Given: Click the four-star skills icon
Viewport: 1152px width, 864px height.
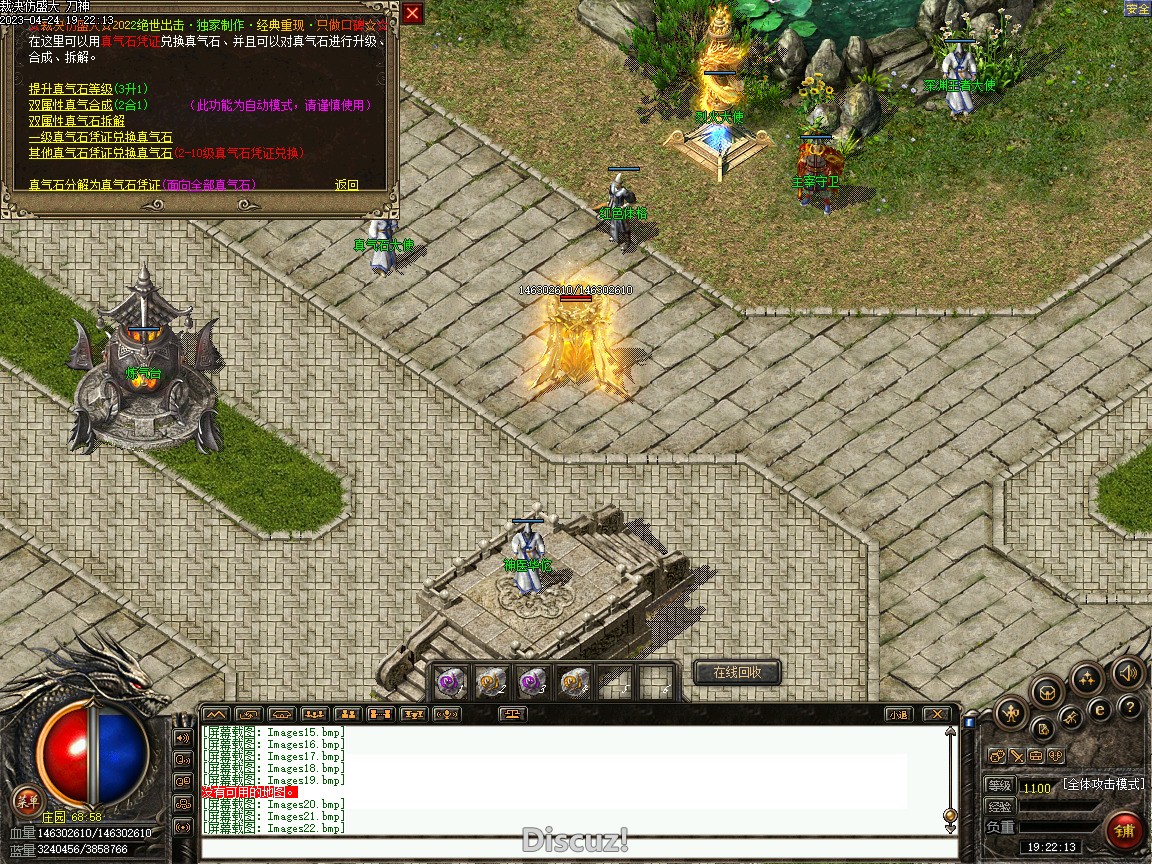Looking at the screenshot, I should [x=1087, y=679].
